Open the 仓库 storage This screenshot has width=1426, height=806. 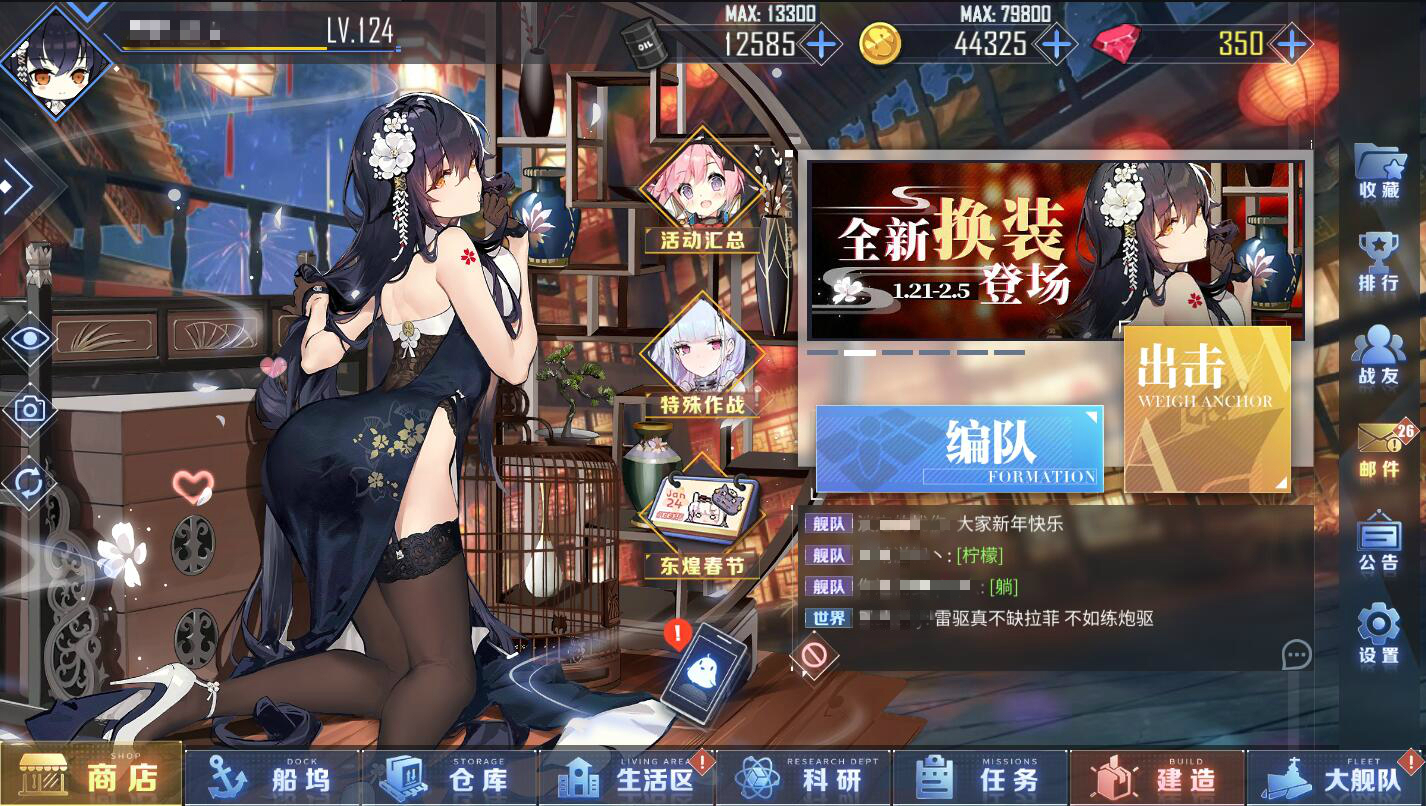point(450,778)
